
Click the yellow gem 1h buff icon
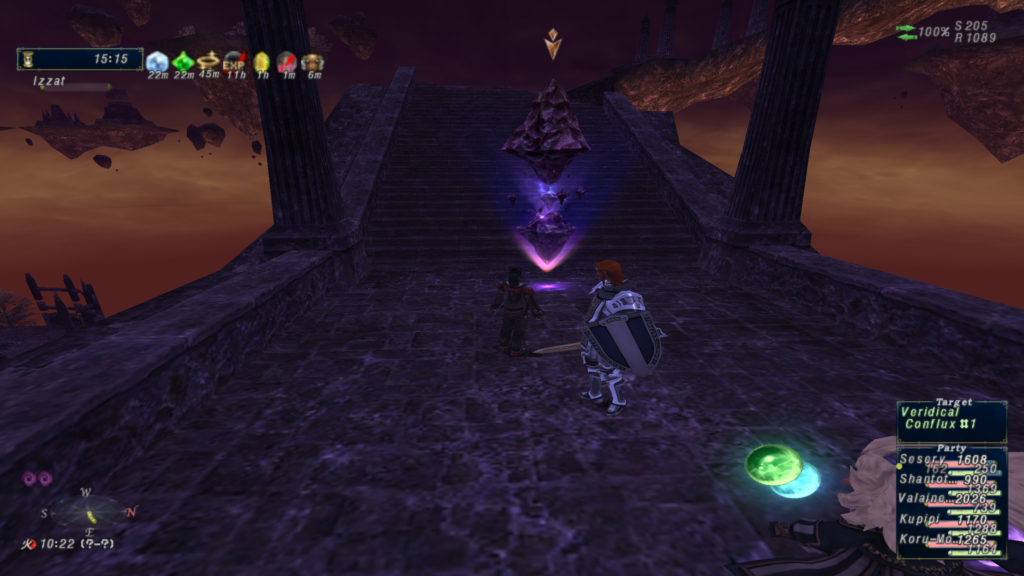261,62
